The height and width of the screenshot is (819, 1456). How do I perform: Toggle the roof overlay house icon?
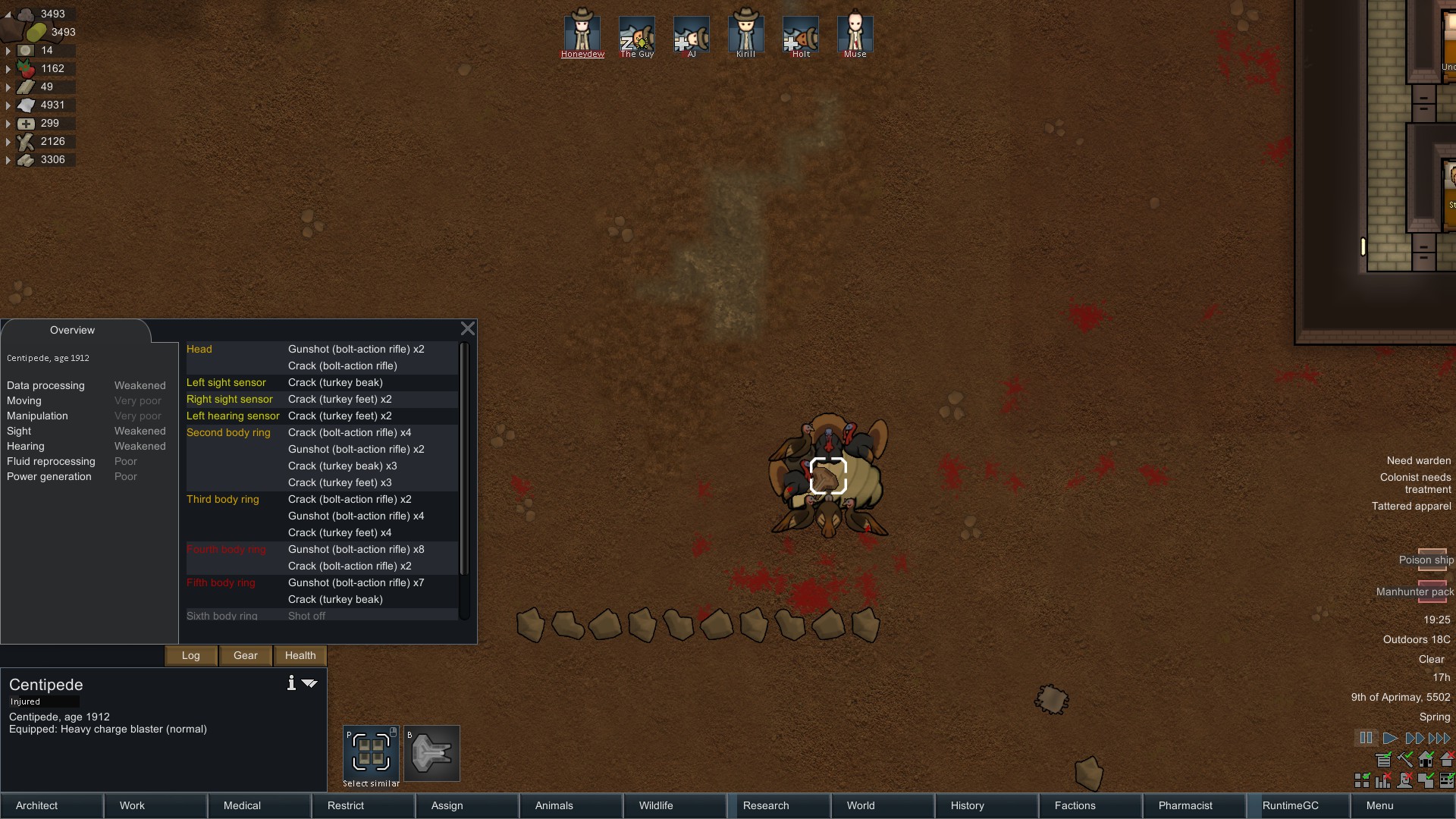click(1447, 758)
